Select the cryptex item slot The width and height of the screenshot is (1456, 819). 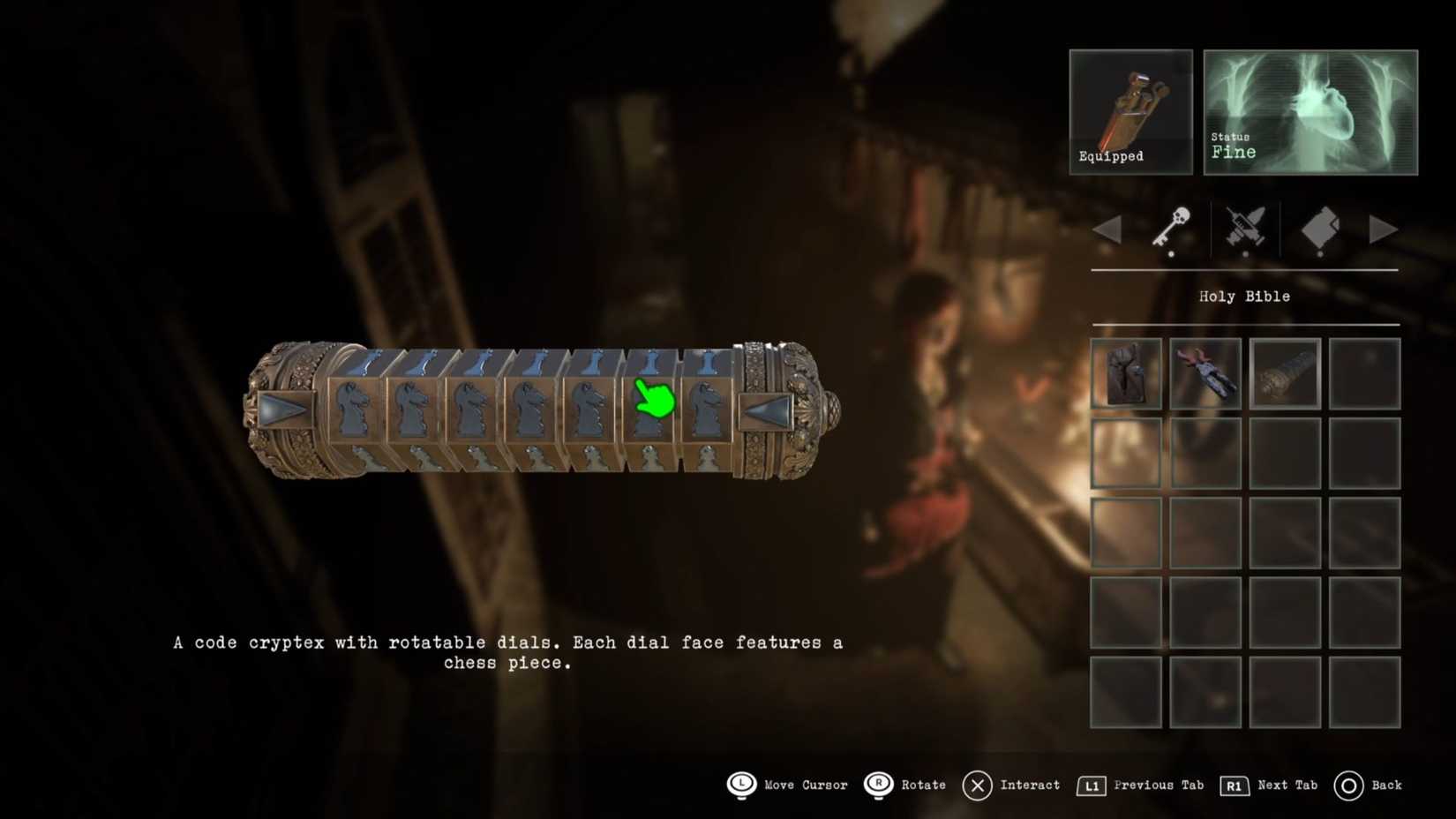1285,373
